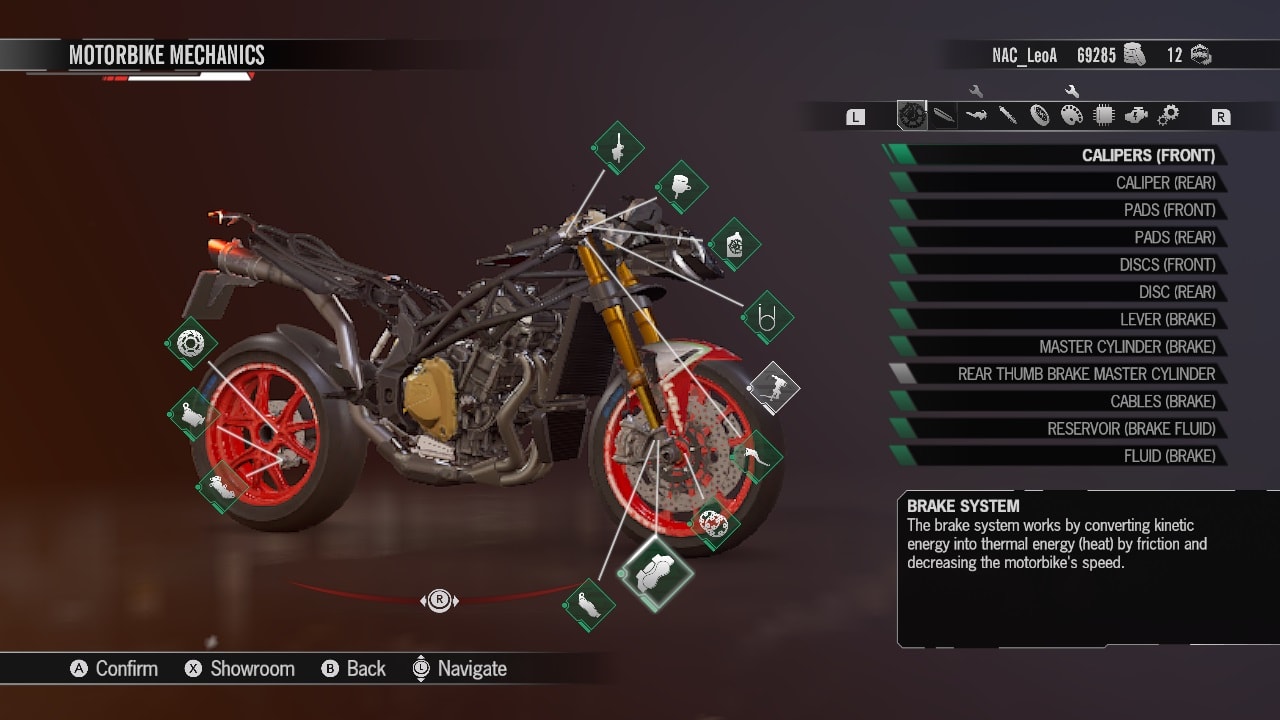The width and height of the screenshot is (1280, 720).
Task: Open the wheel category icon
Action: (x=1040, y=115)
